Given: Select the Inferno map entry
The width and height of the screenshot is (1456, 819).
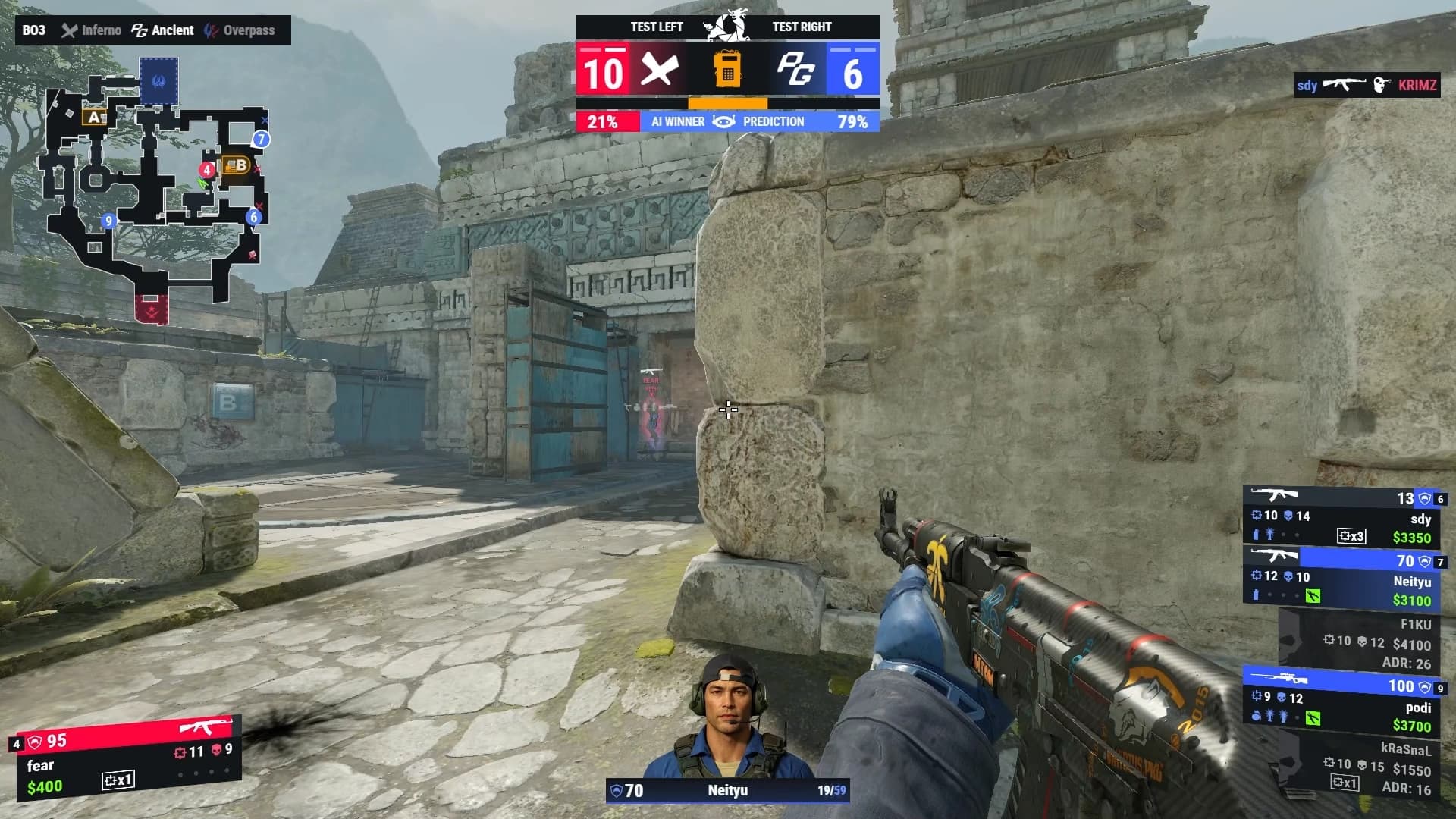Looking at the screenshot, I should [92, 30].
